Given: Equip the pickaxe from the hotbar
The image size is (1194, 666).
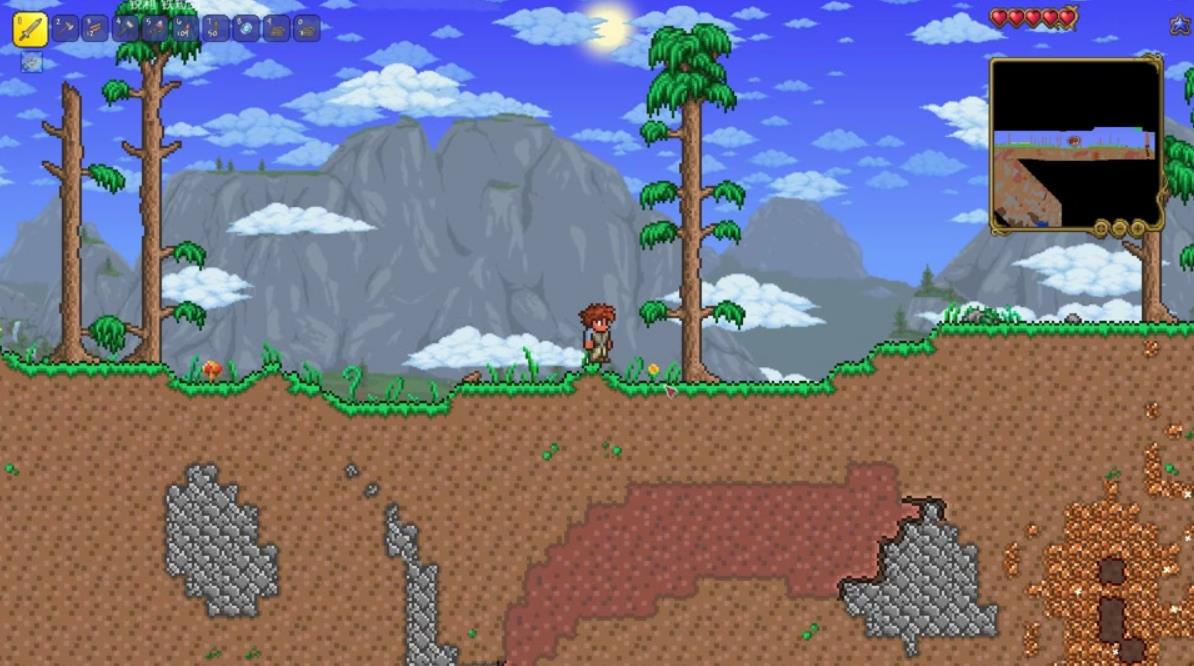Looking at the screenshot, I should tap(66, 28).
